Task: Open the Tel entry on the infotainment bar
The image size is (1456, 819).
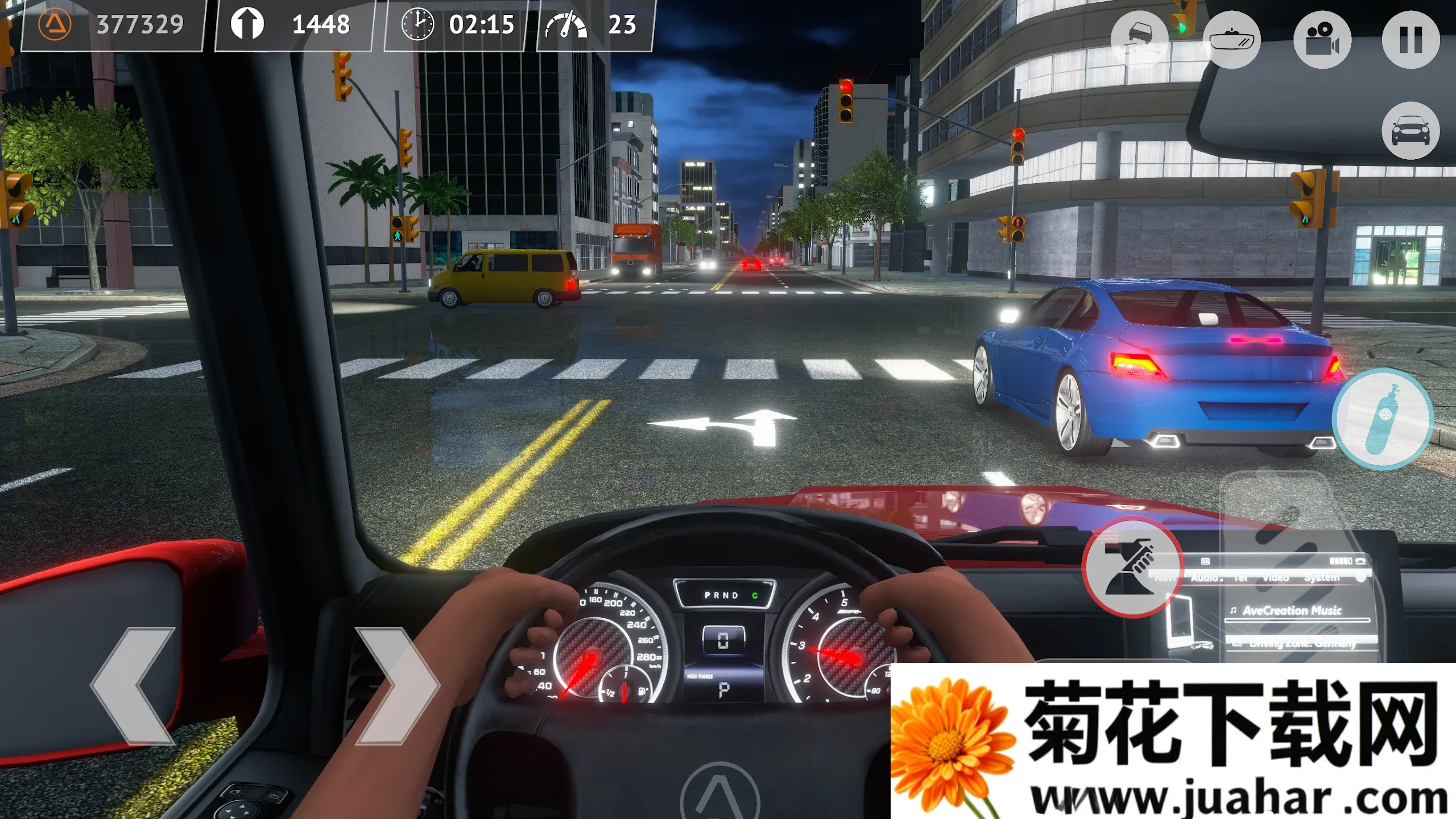Action: pos(1240,577)
